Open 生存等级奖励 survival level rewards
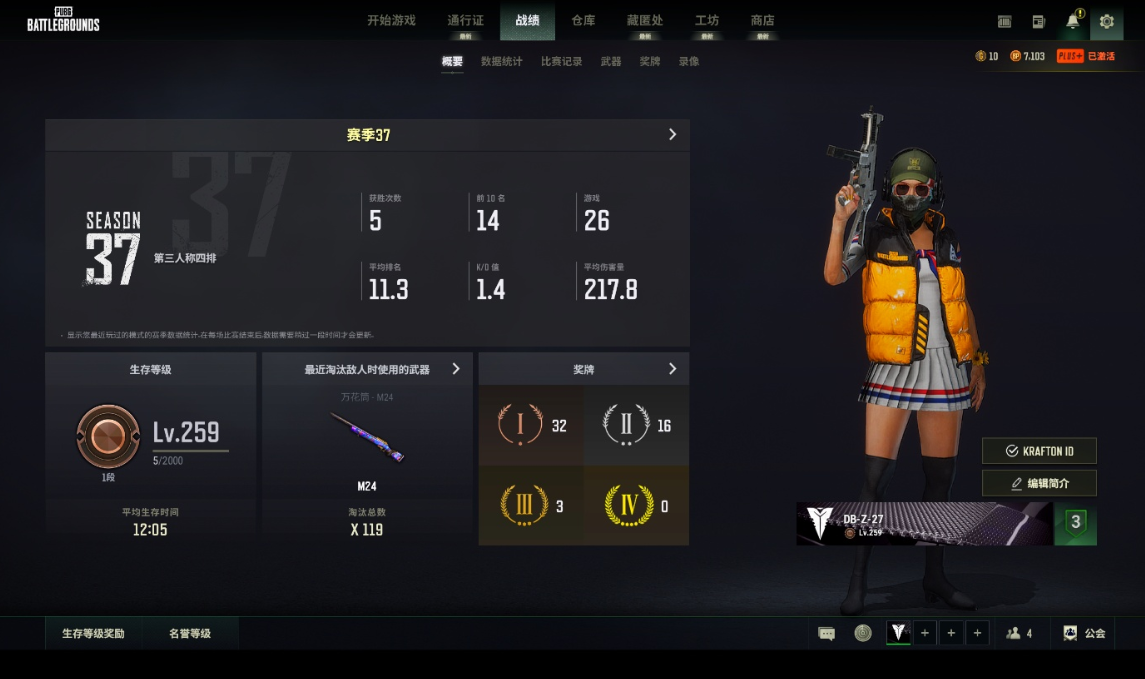 (93, 633)
